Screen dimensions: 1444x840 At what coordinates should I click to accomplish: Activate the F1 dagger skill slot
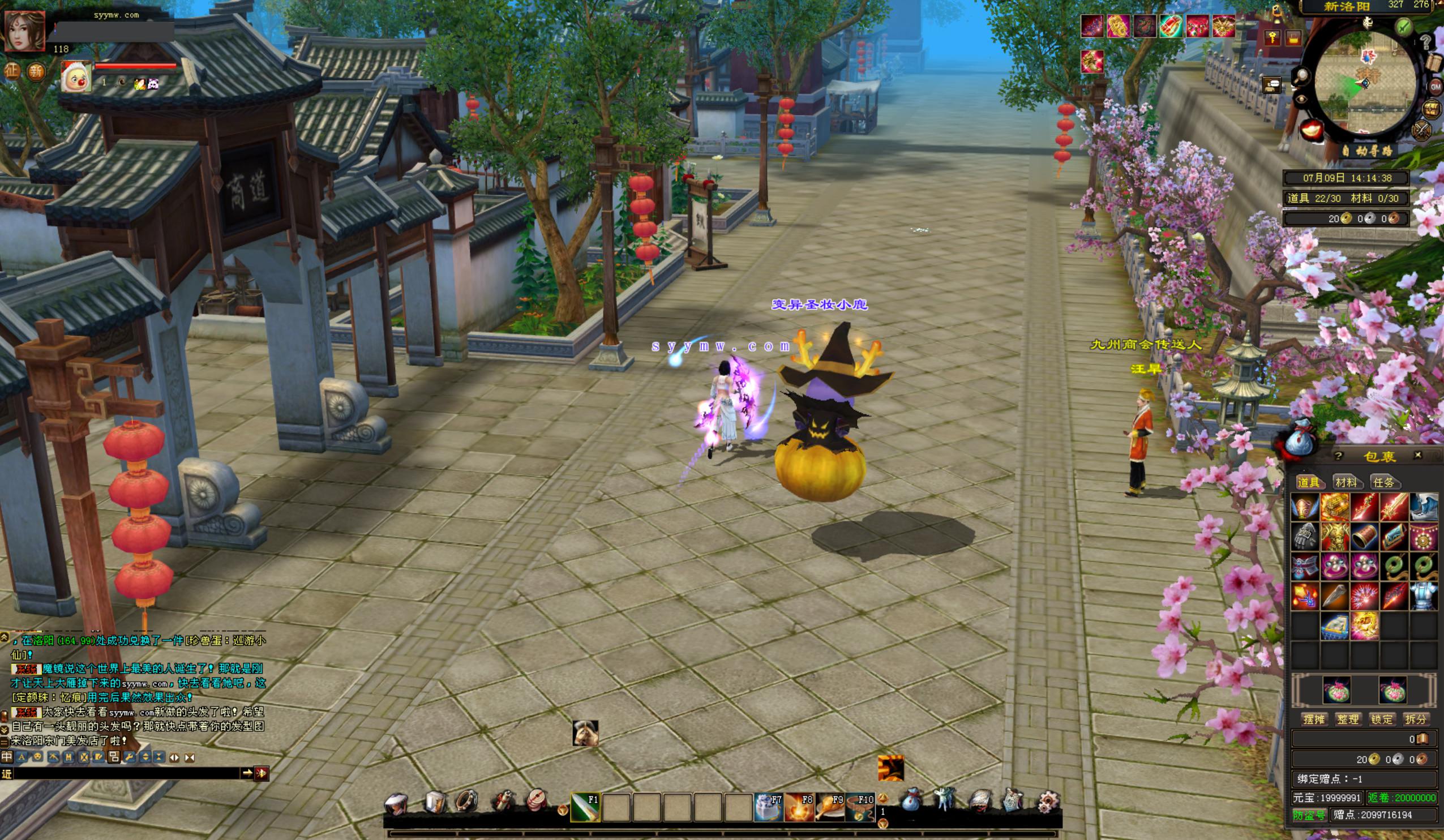pos(585,807)
